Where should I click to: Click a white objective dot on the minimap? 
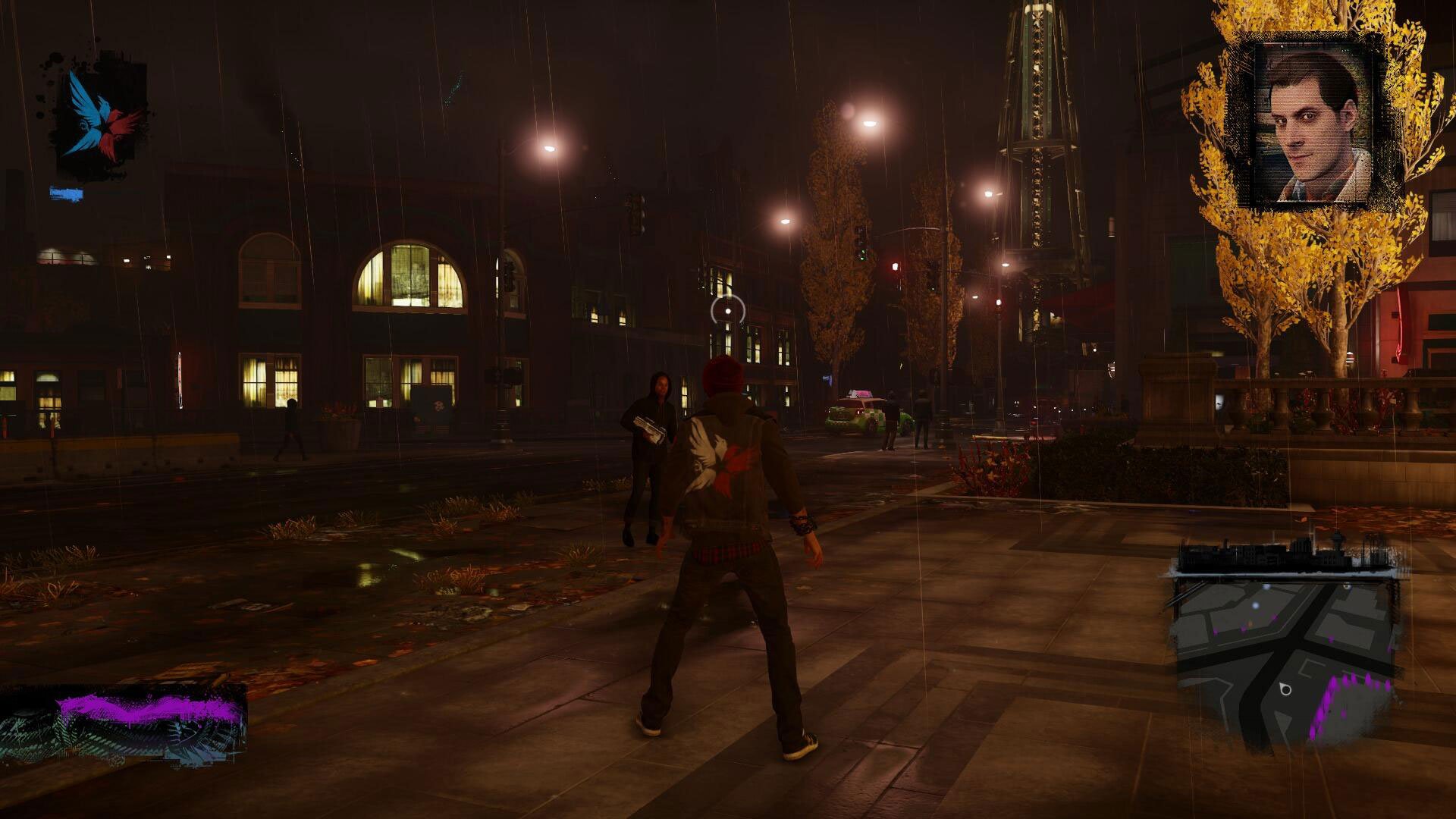coord(1254,605)
